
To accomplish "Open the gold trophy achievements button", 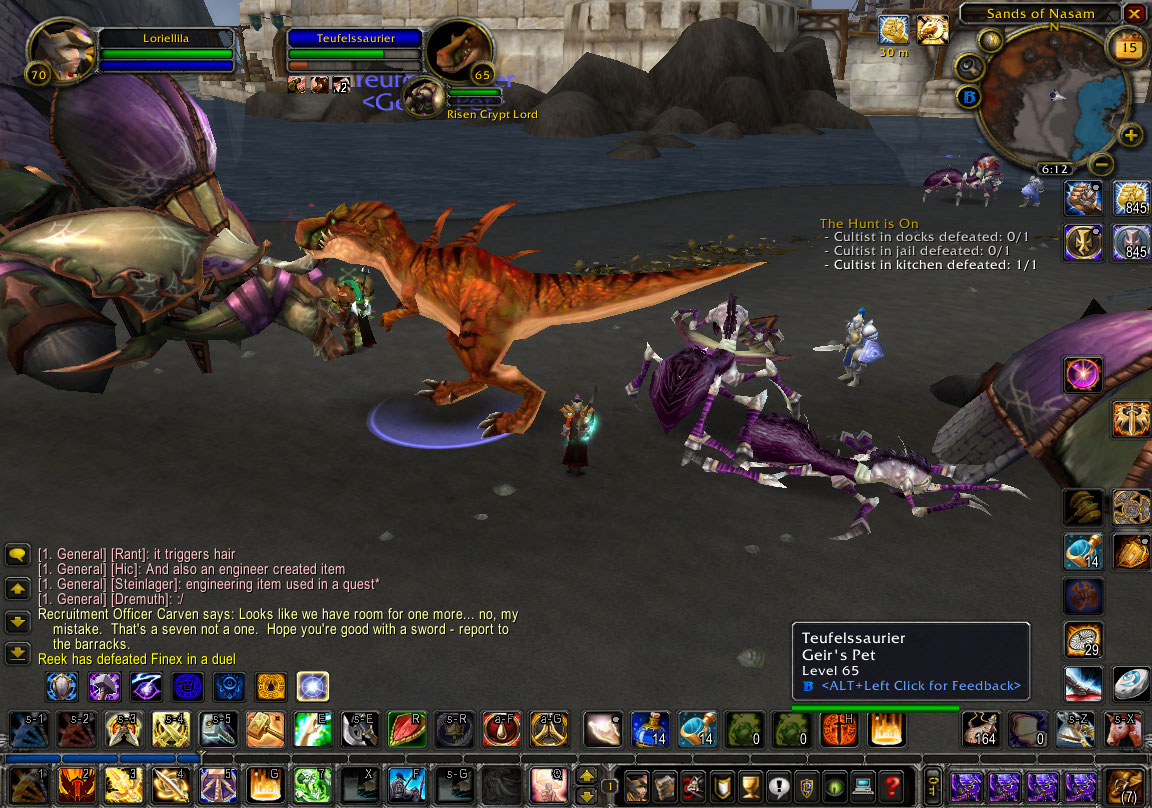I will pos(750,786).
